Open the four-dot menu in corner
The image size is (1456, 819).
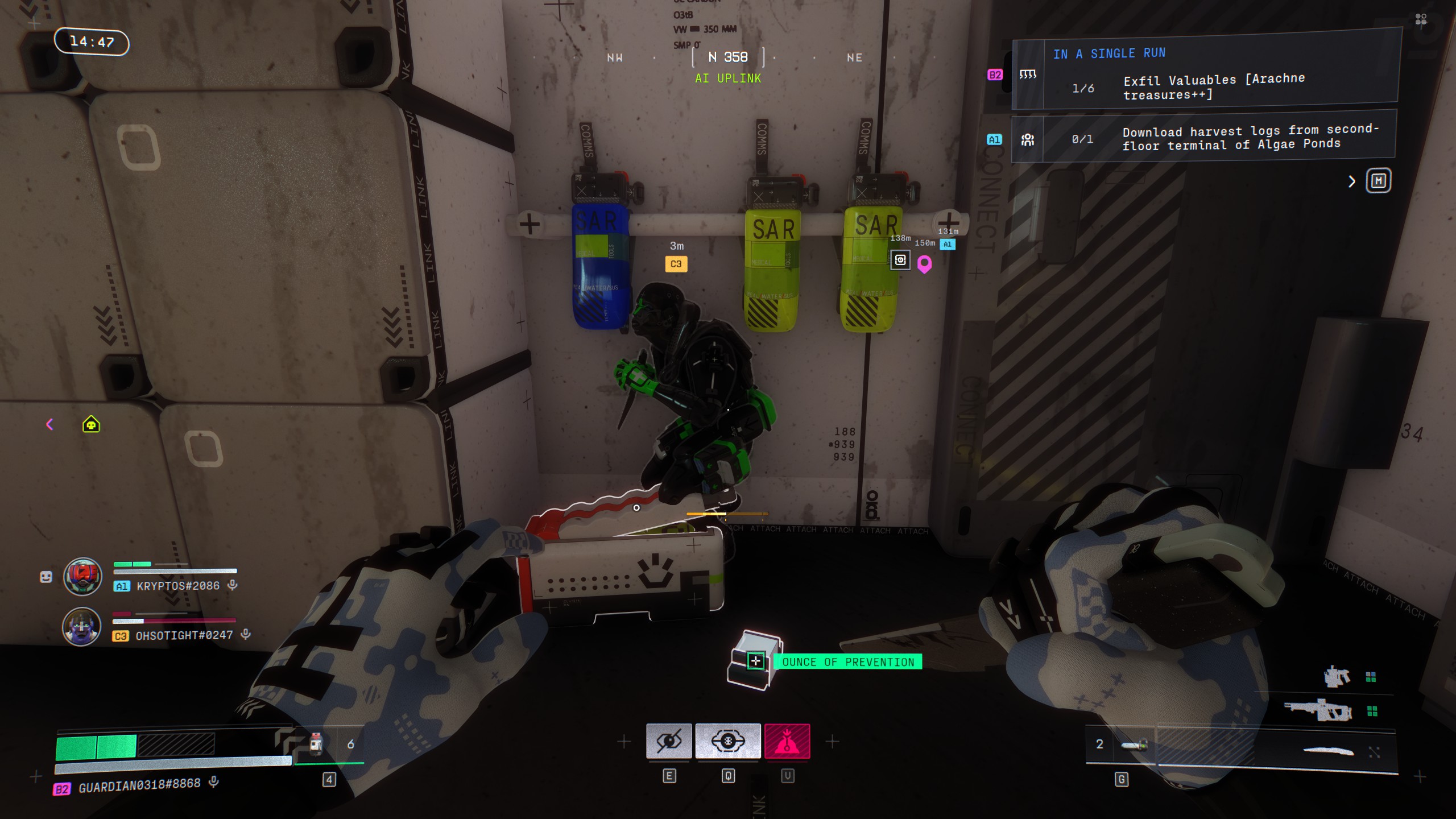[1421, 20]
